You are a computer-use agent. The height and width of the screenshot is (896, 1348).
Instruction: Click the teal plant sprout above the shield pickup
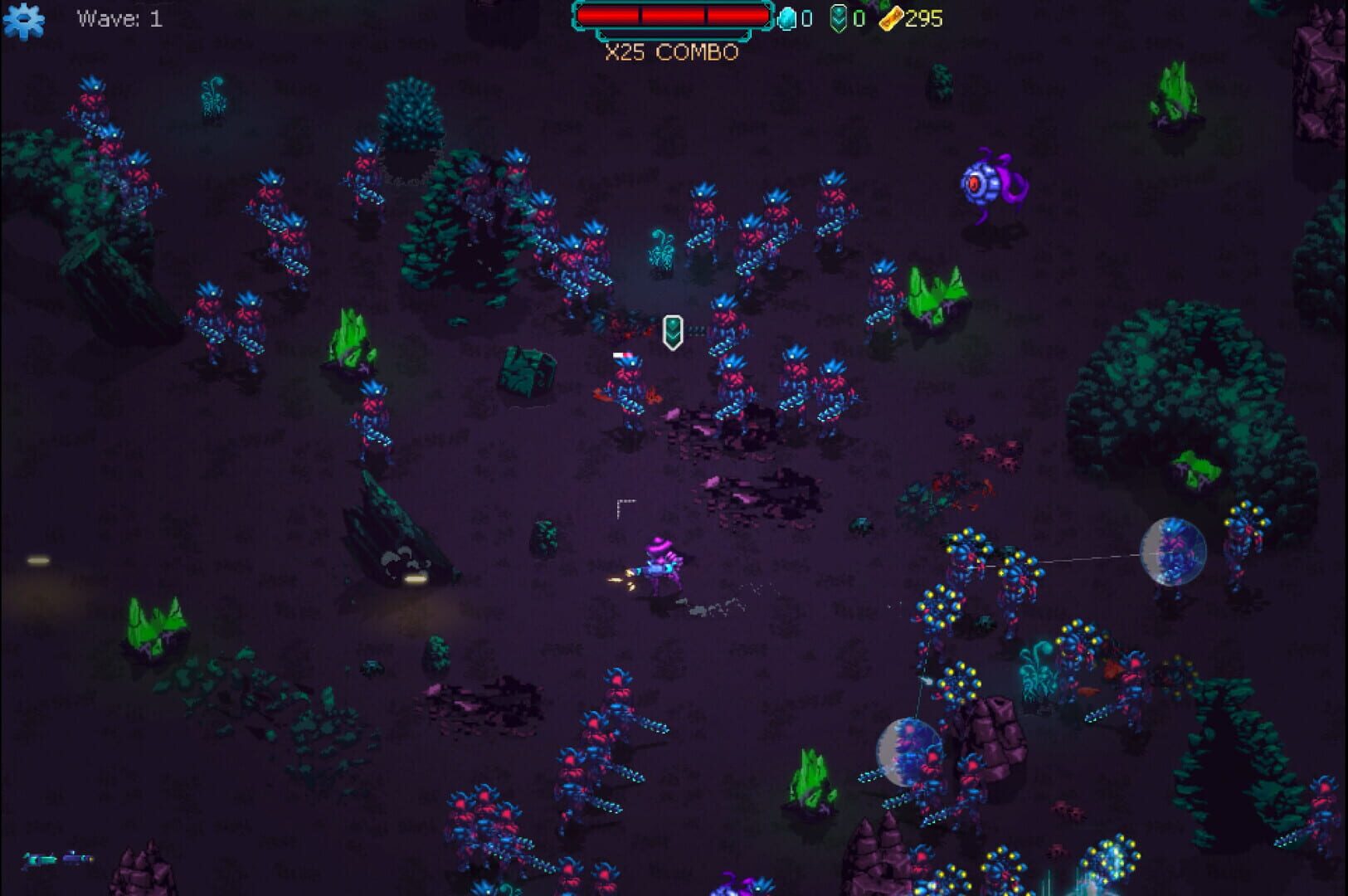[x=659, y=249]
